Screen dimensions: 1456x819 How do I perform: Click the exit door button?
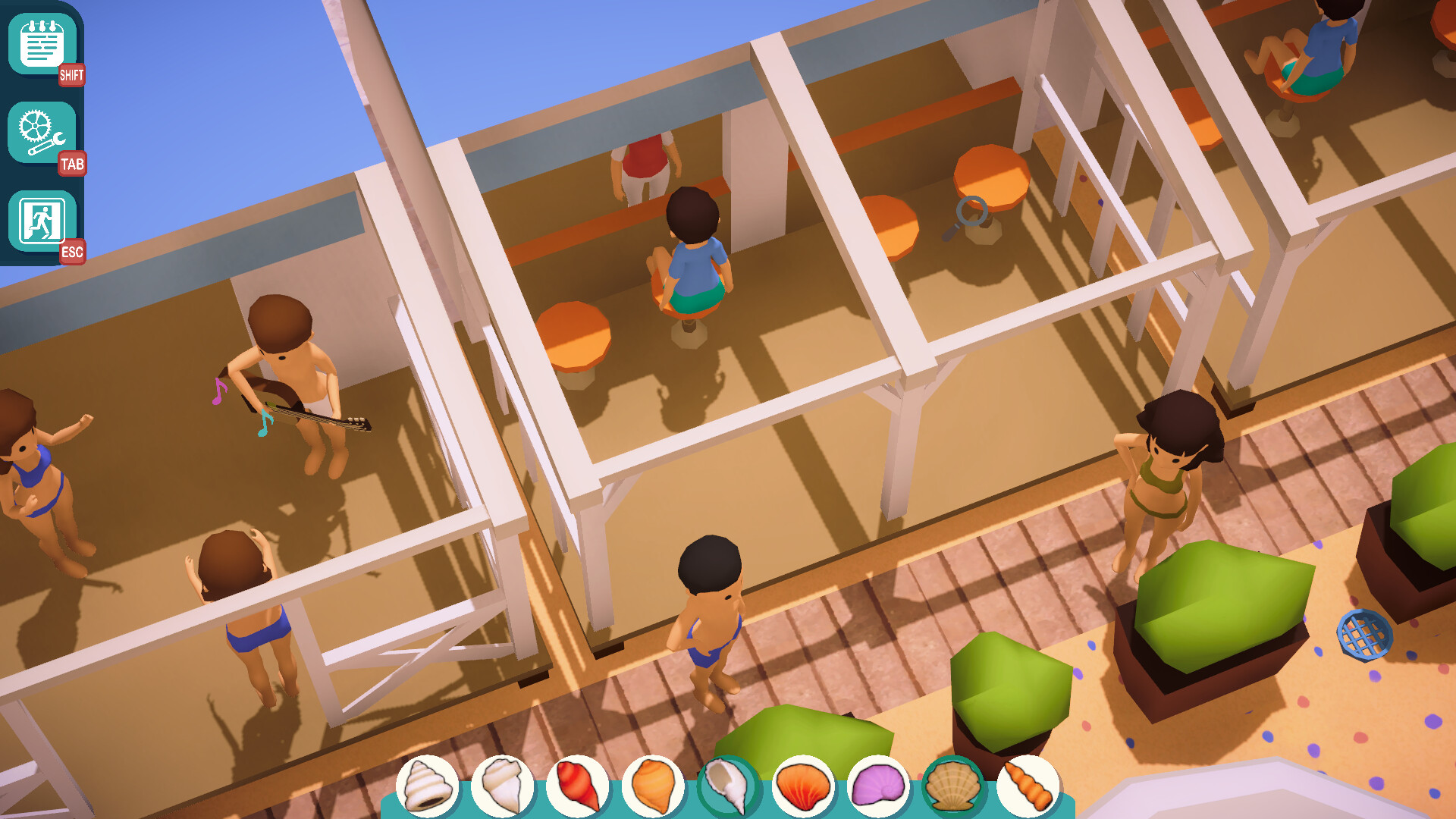42,221
